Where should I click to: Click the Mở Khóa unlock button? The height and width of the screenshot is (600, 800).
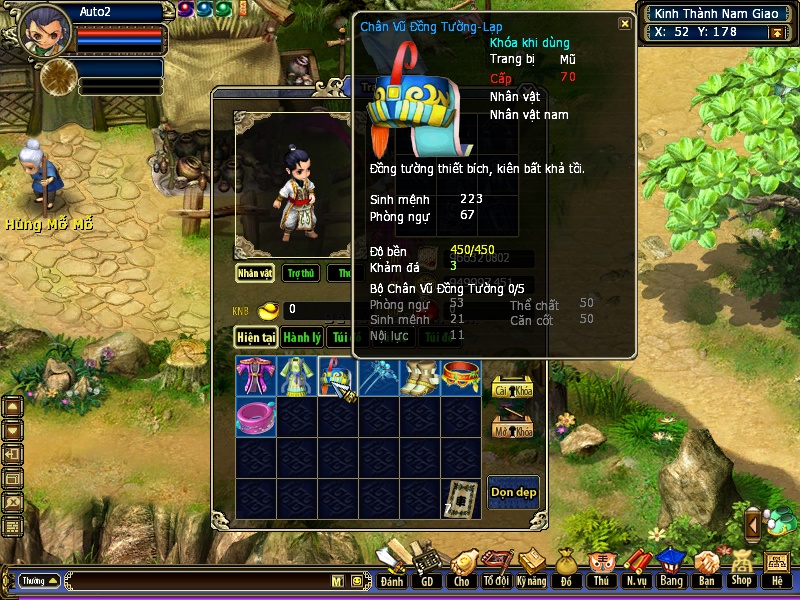[x=513, y=429]
